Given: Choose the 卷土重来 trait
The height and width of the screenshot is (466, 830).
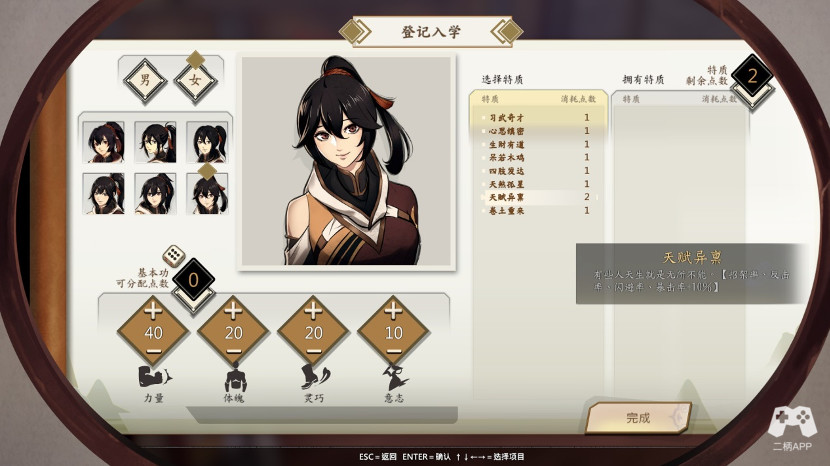Looking at the screenshot, I should (x=538, y=211).
